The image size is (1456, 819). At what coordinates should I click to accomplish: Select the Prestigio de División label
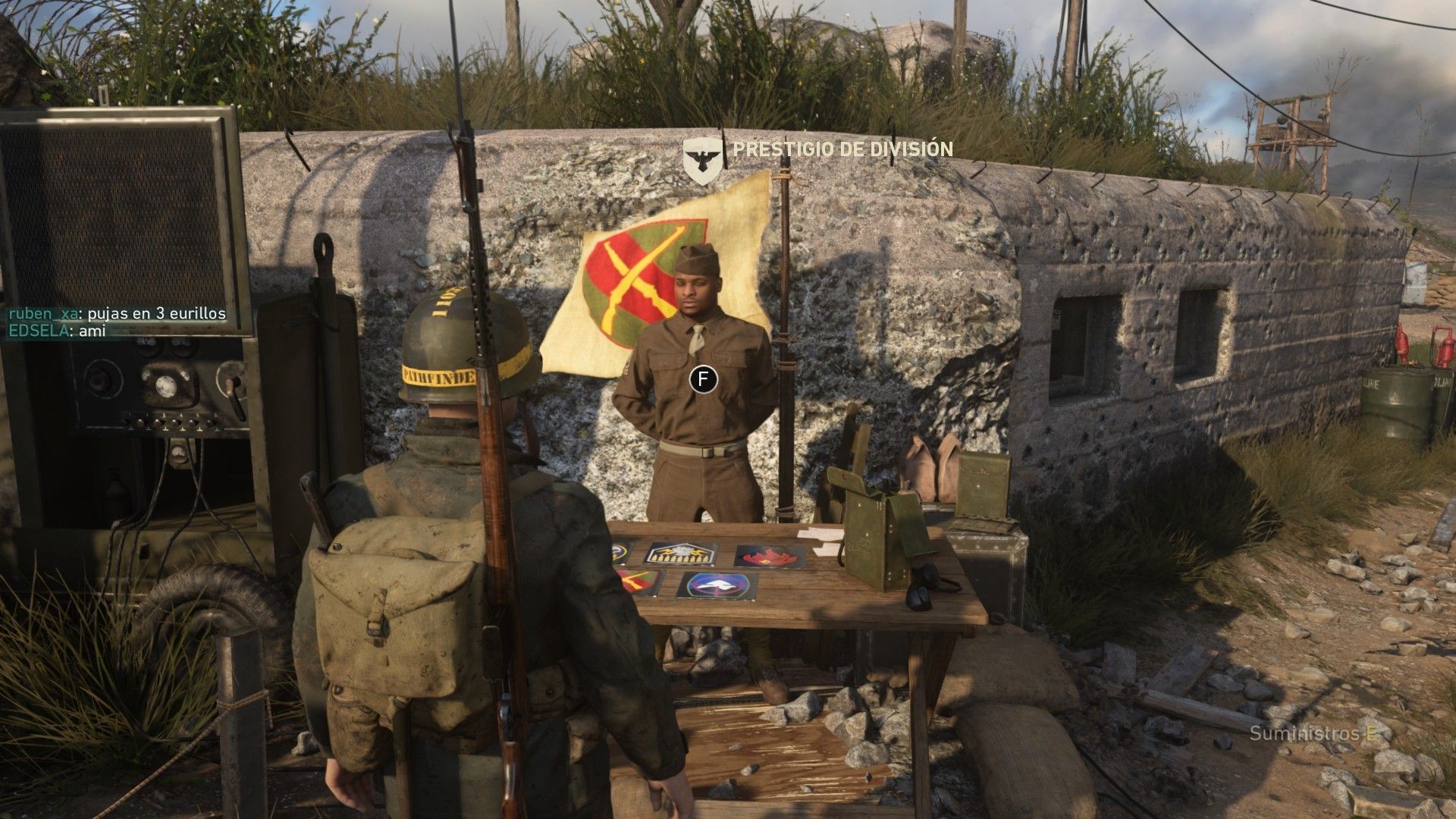[x=842, y=149]
